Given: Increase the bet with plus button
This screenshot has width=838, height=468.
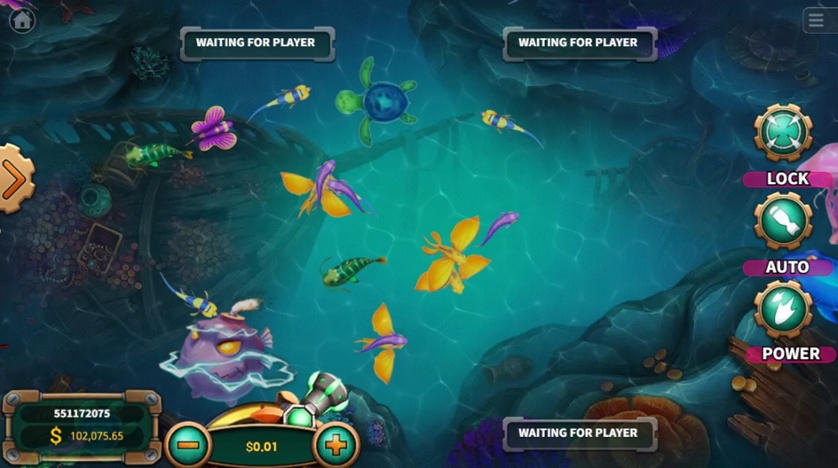Looking at the screenshot, I should [336, 445].
